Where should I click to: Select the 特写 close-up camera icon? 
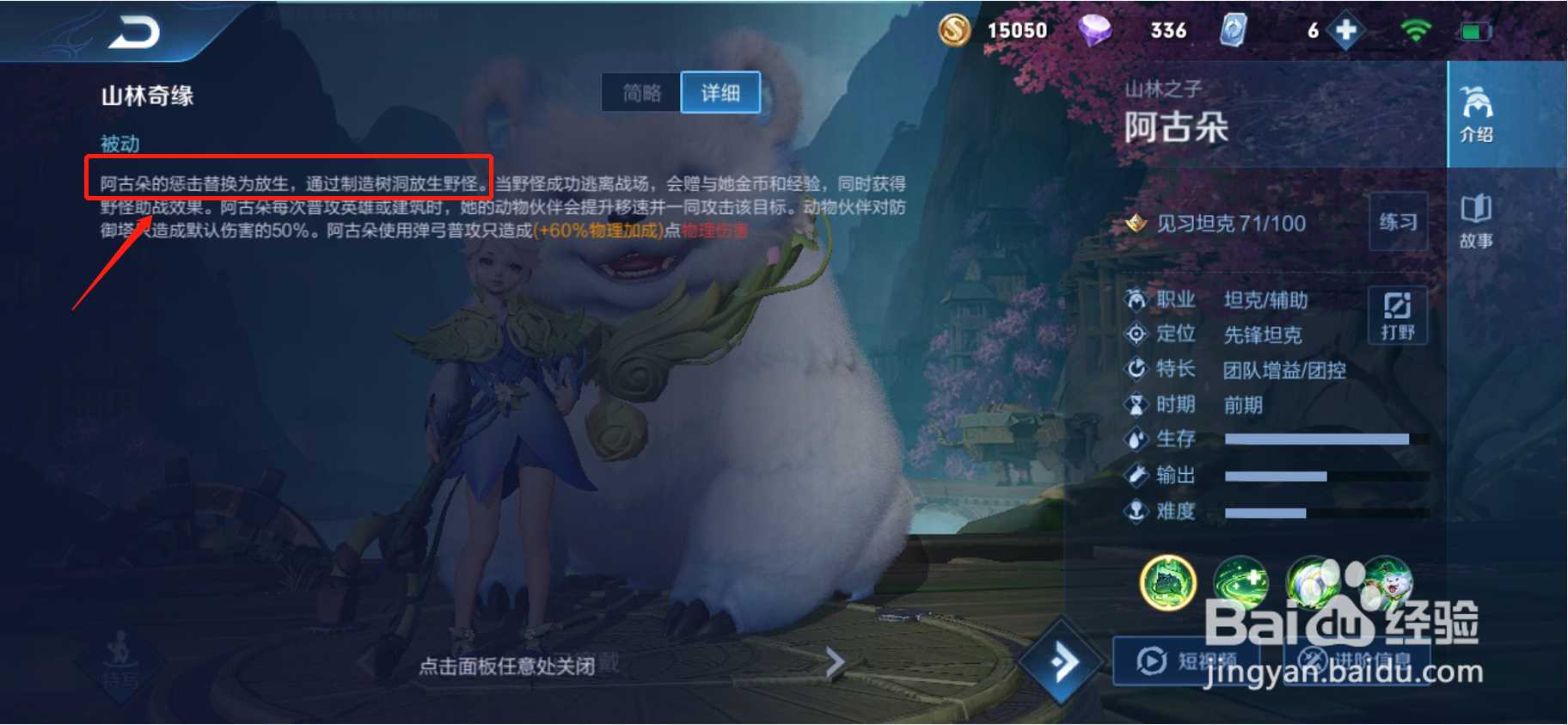(x=120, y=671)
